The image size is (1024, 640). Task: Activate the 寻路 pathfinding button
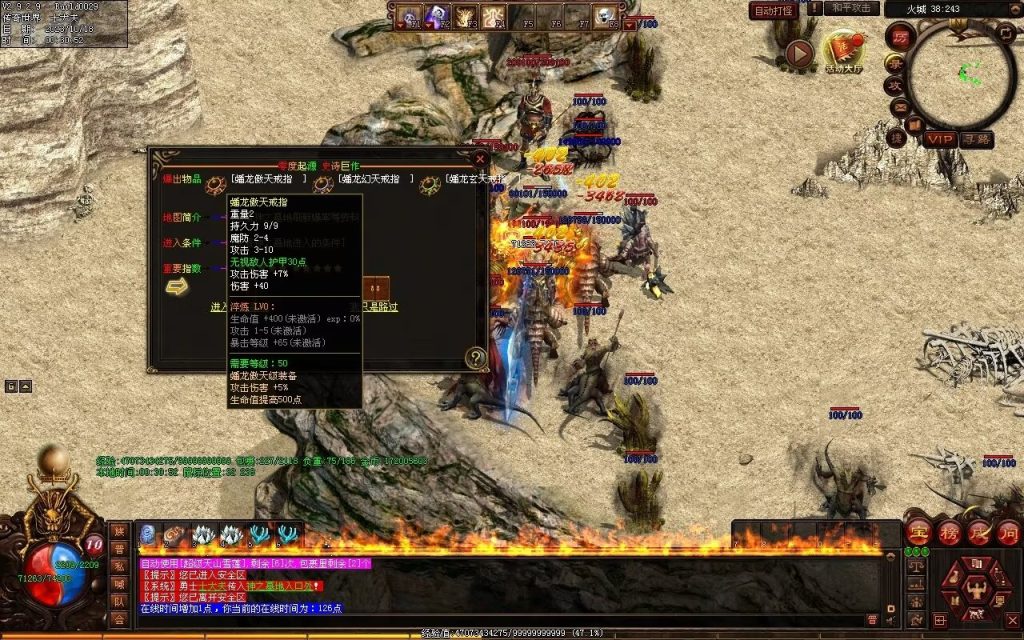[977, 139]
